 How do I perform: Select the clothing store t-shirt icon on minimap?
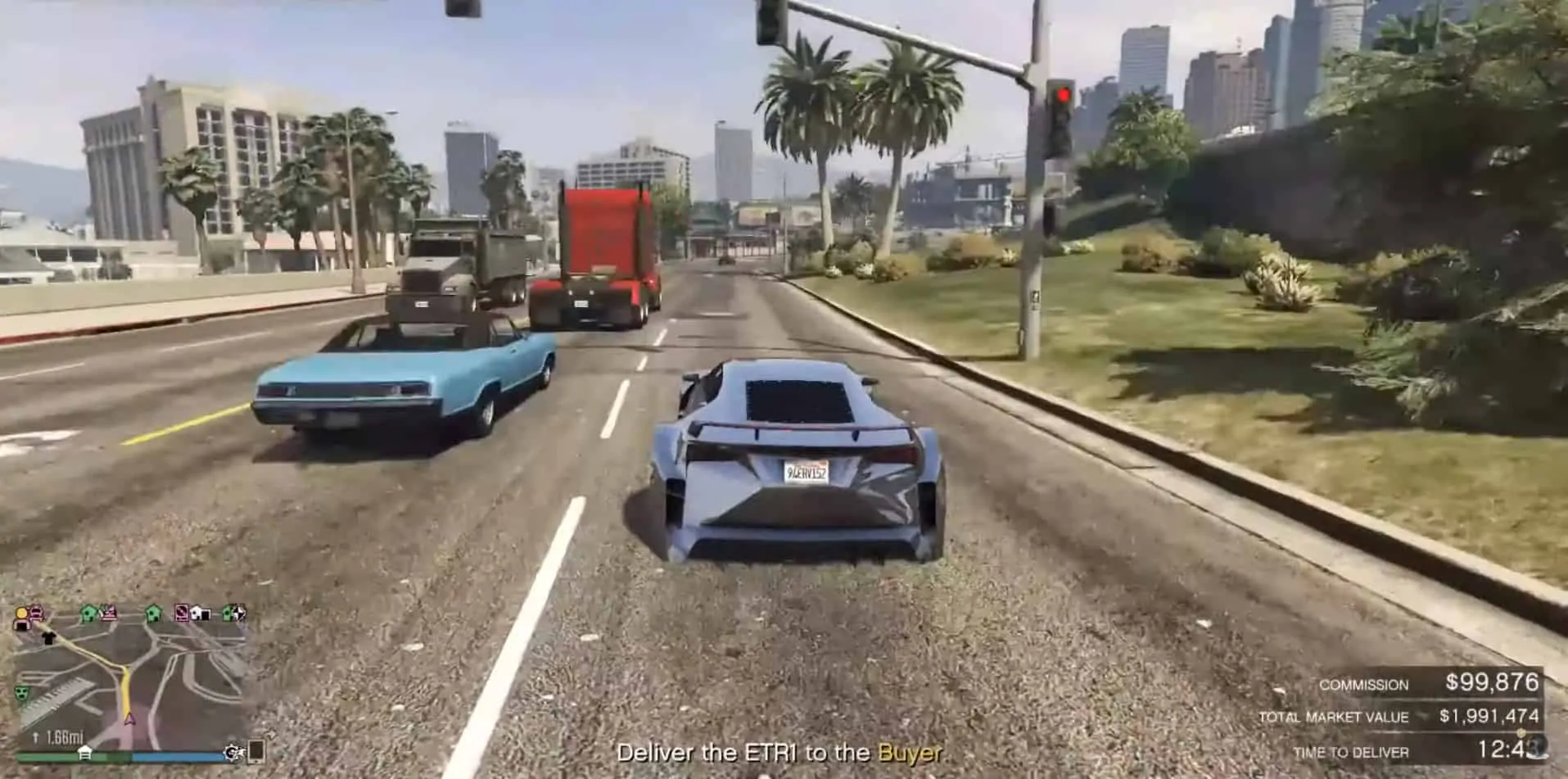click(x=49, y=638)
